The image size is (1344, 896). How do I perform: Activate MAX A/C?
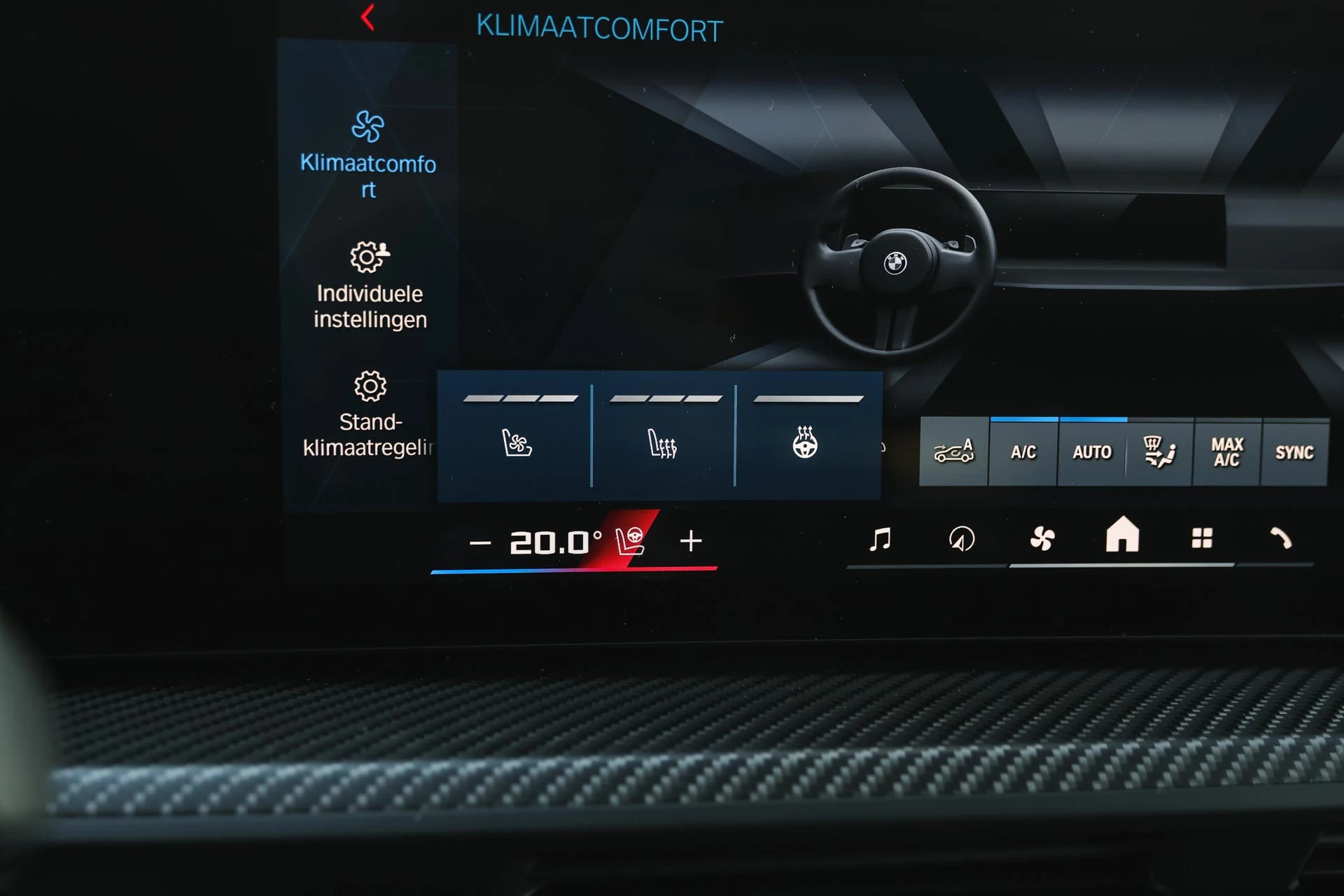click(1228, 453)
